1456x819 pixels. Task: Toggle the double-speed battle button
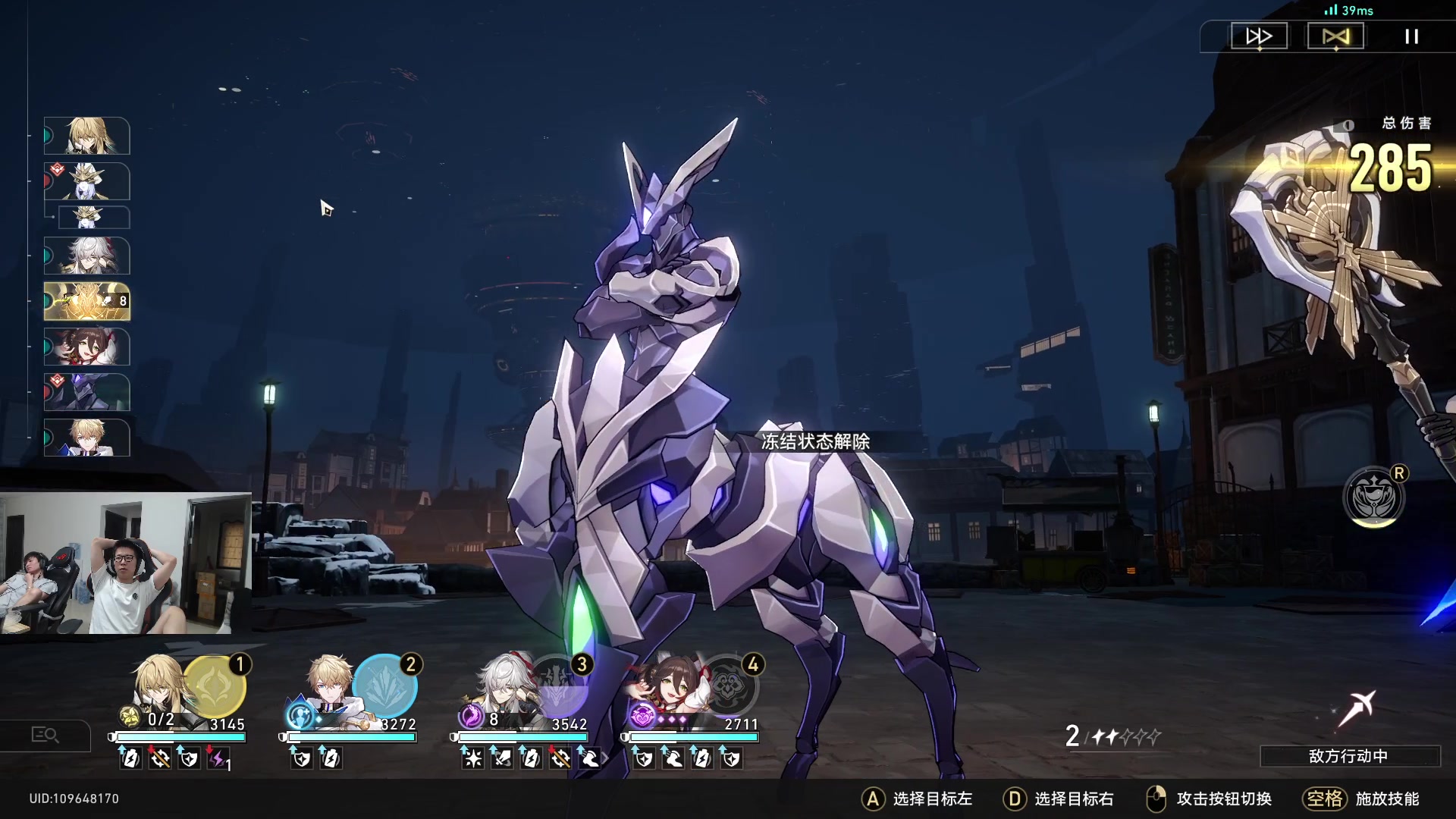1259,36
